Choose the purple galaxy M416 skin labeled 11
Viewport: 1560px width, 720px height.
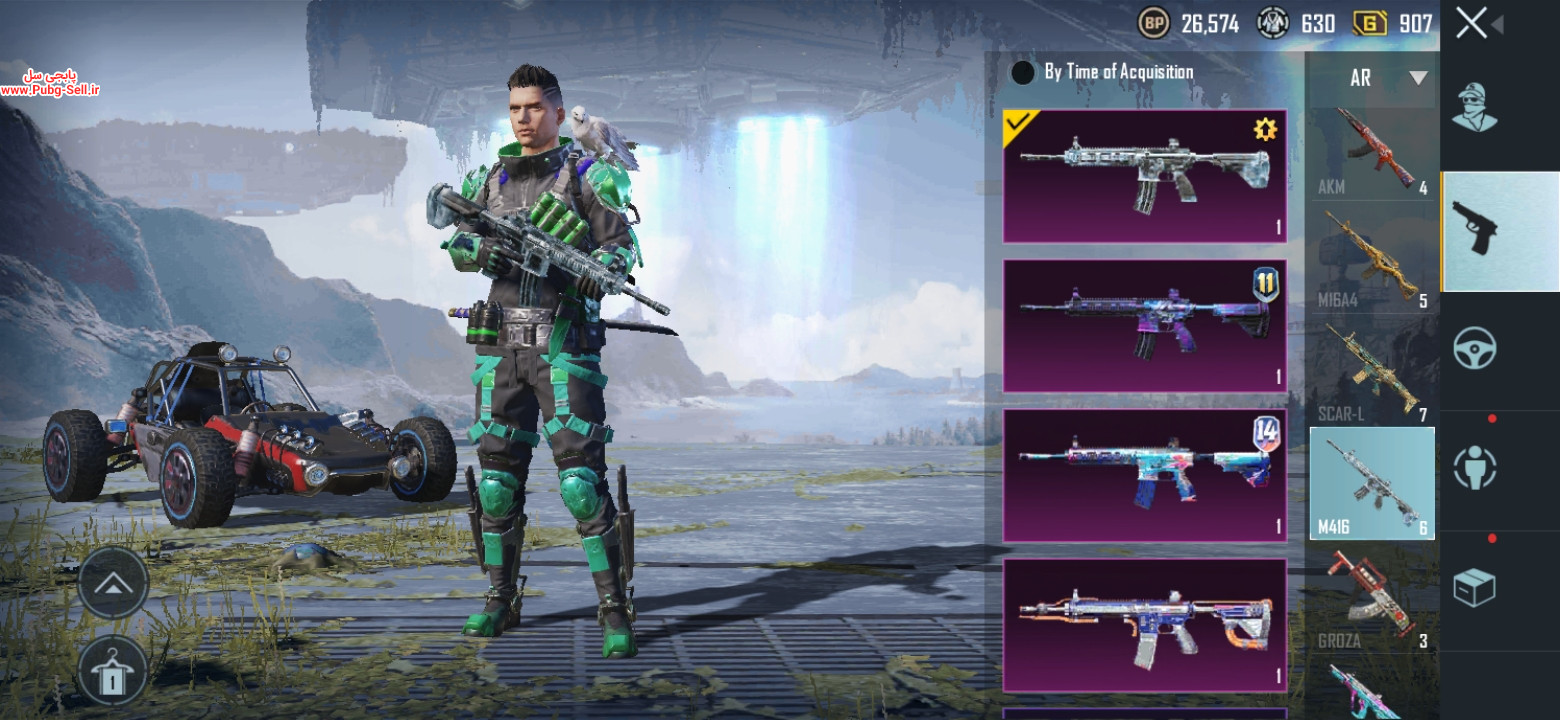1145,326
